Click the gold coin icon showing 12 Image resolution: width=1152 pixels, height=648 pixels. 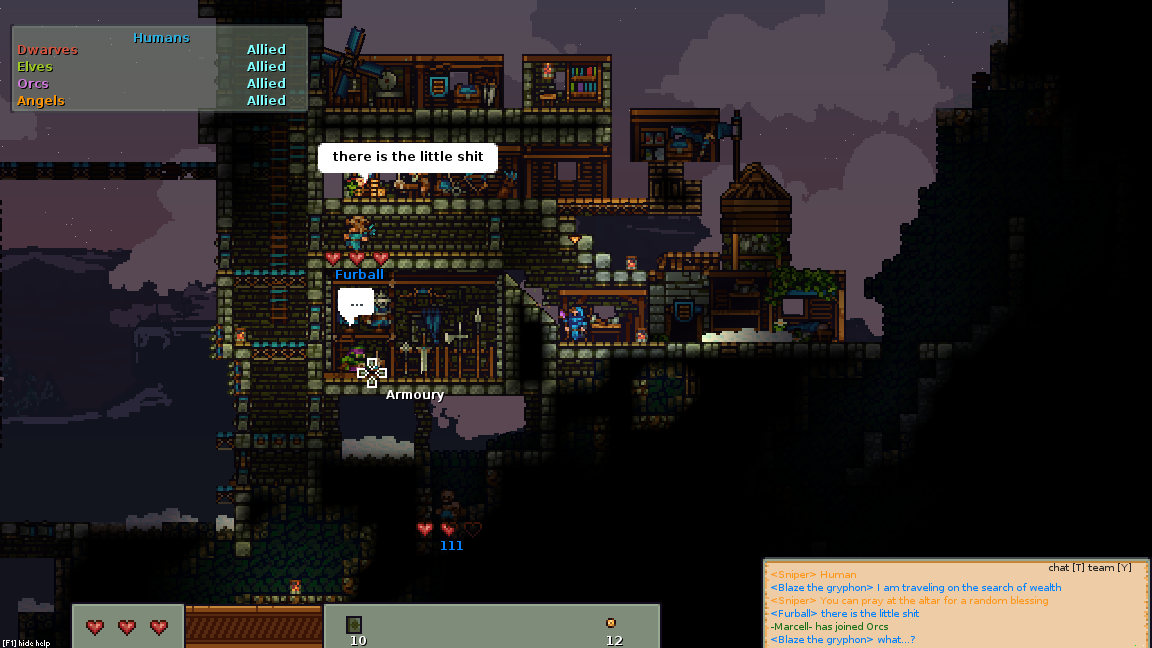tap(611, 623)
